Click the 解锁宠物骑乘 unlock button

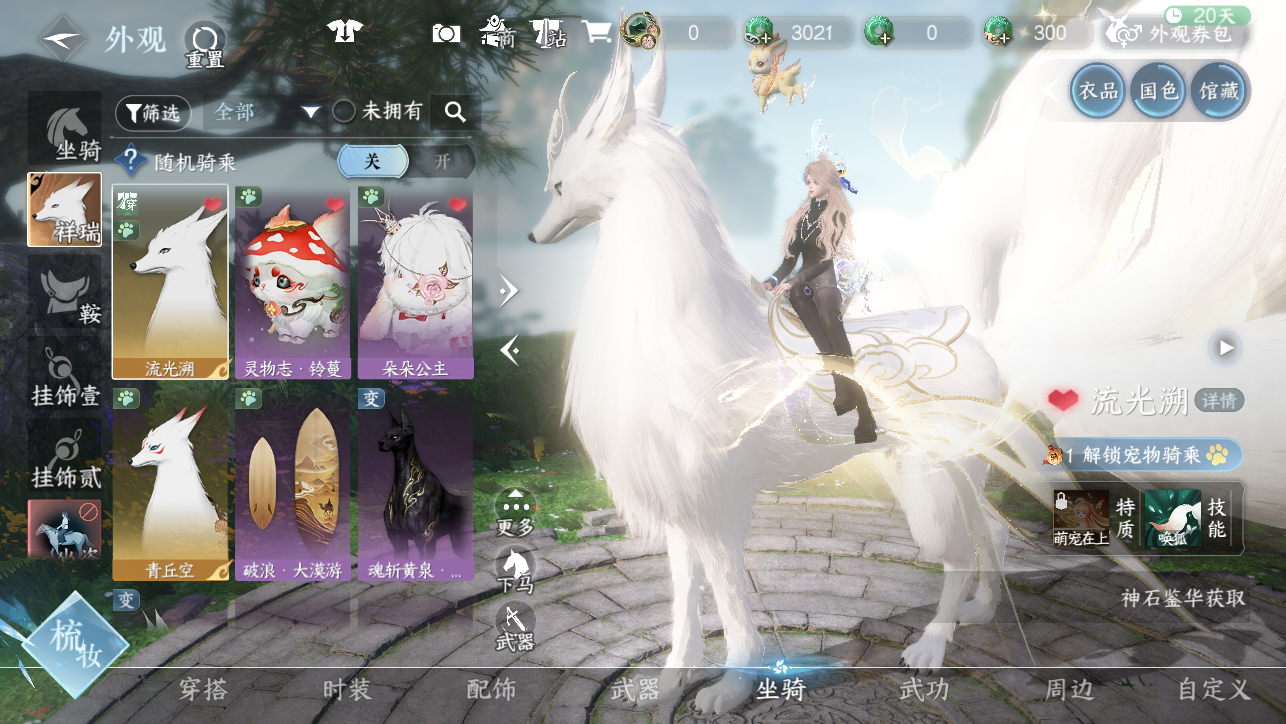click(x=1142, y=455)
